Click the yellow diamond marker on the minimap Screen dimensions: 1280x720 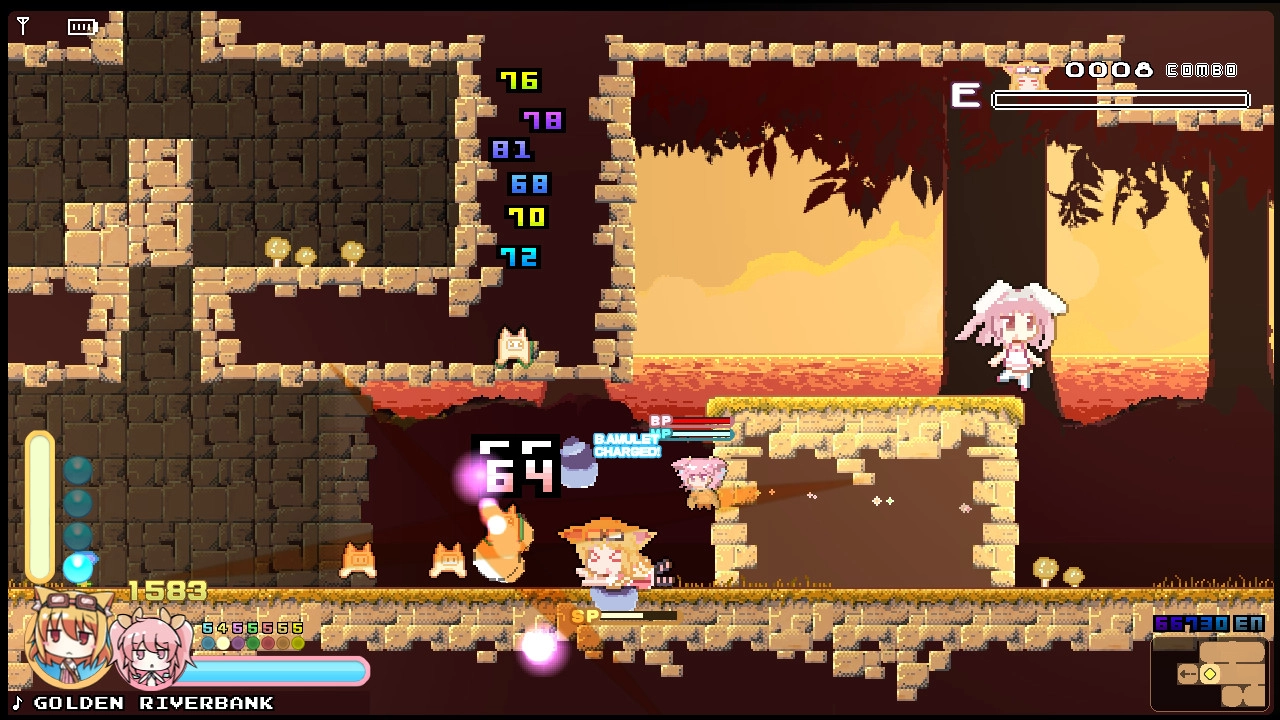[x=1209, y=674]
